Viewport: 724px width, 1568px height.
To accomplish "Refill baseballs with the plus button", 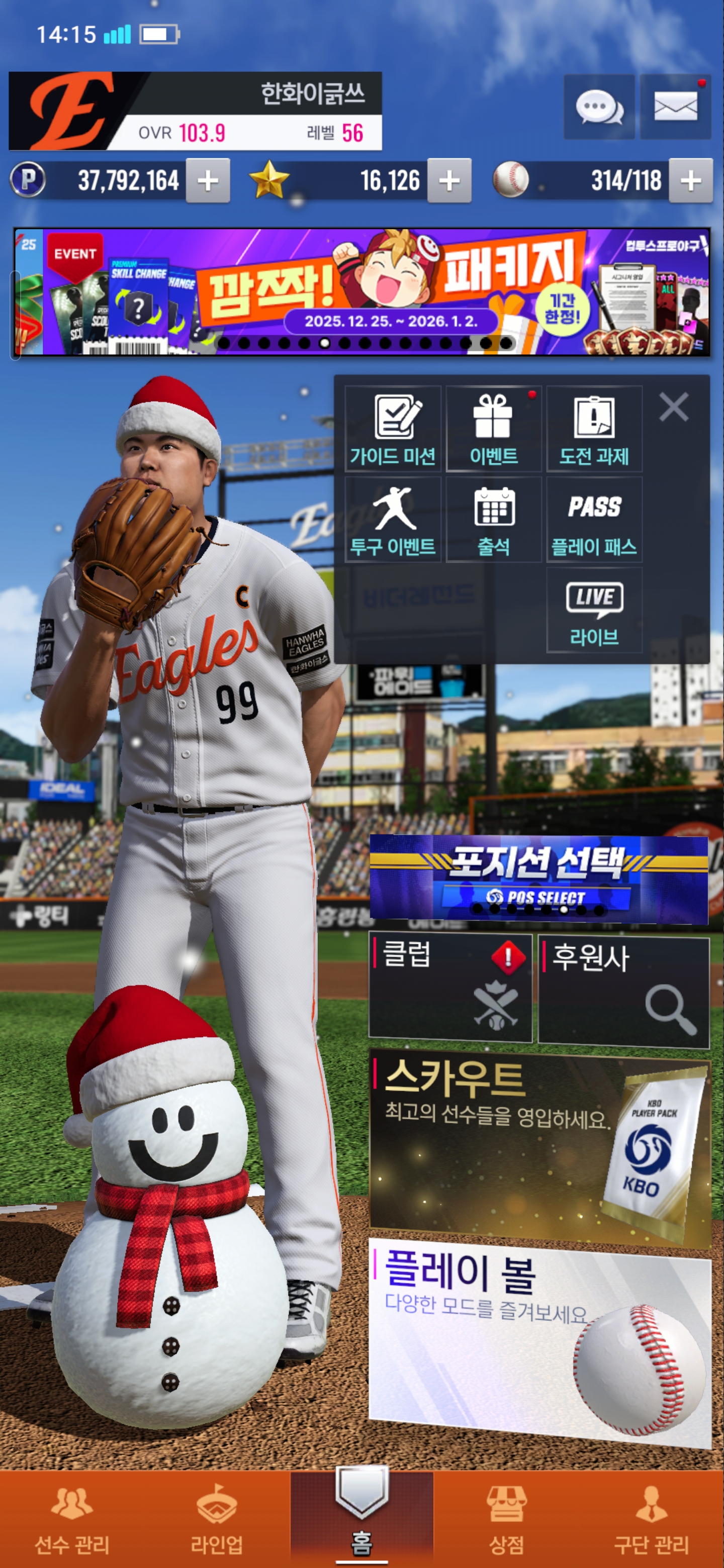I will pos(690,181).
